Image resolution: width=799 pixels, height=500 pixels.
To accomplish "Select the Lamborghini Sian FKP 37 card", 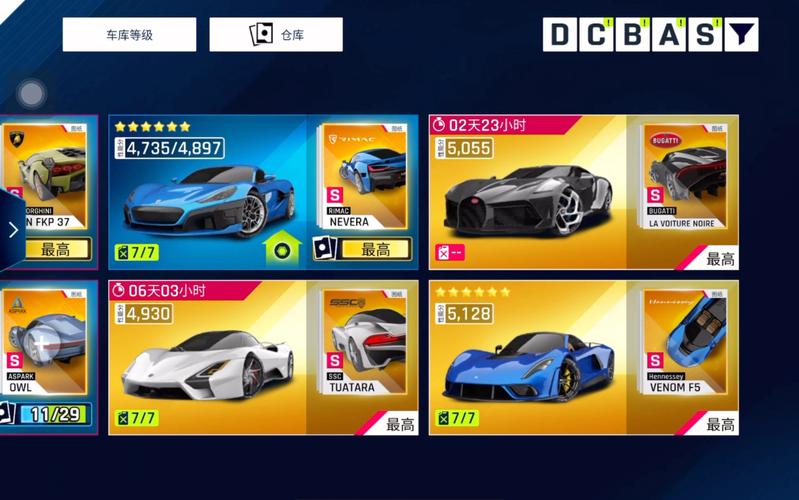I will coord(50,190).
